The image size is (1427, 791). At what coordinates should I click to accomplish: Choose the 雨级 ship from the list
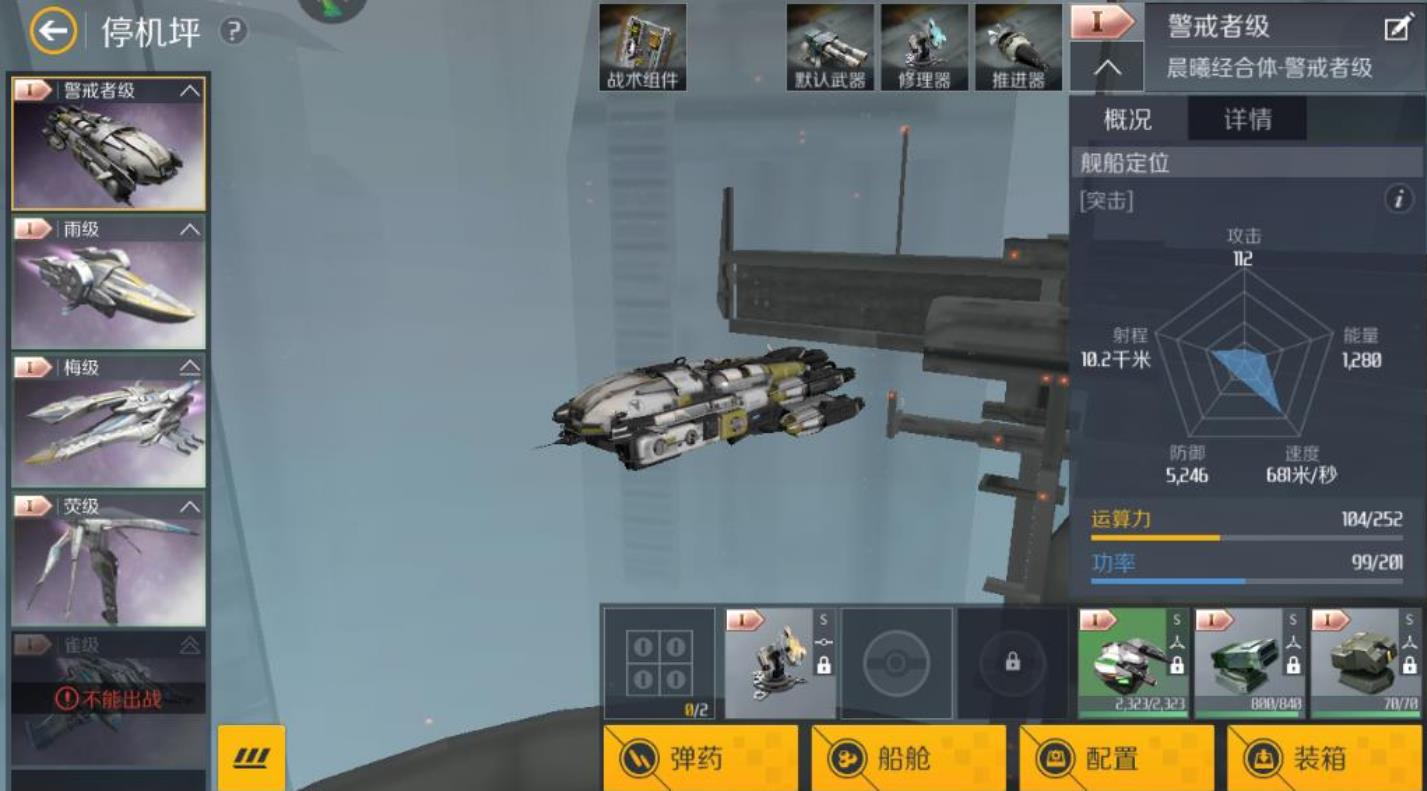point(108,282)
